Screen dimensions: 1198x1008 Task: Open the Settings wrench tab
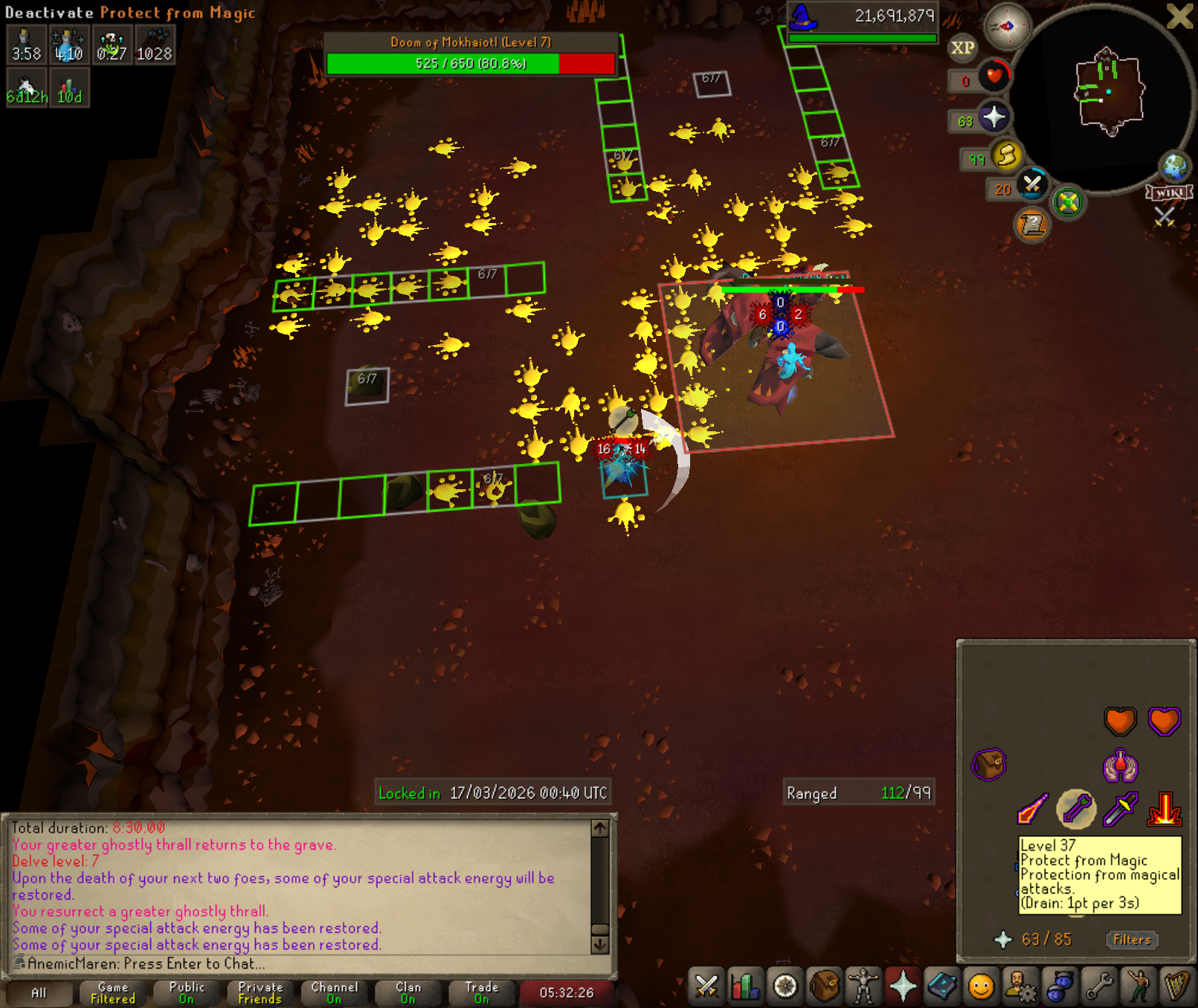[1100, 987]
